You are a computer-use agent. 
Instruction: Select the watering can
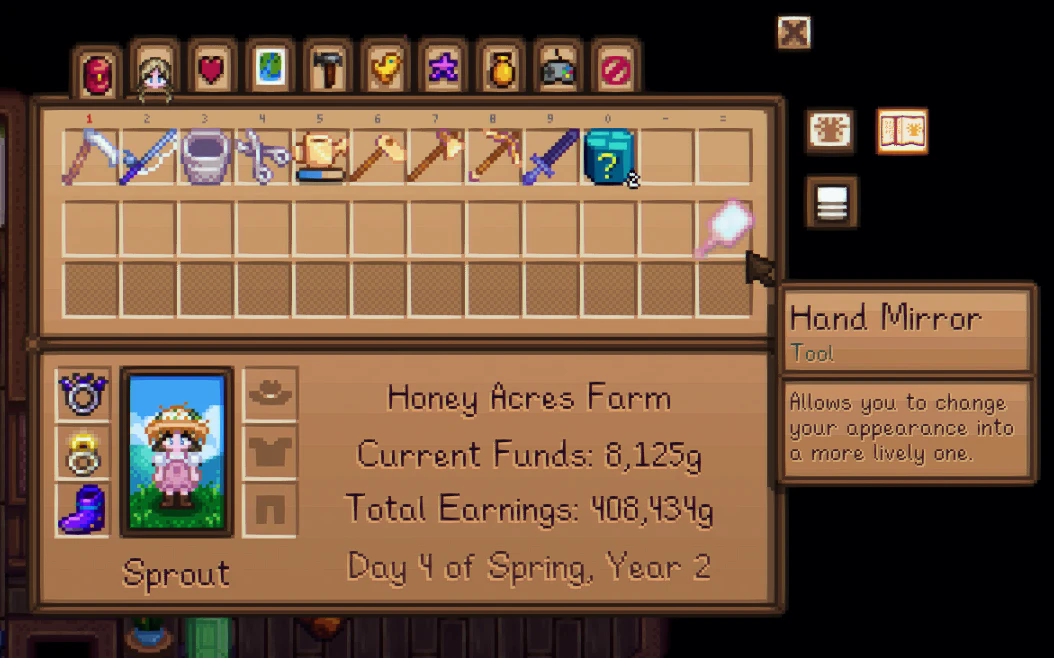tap(321, 157)
